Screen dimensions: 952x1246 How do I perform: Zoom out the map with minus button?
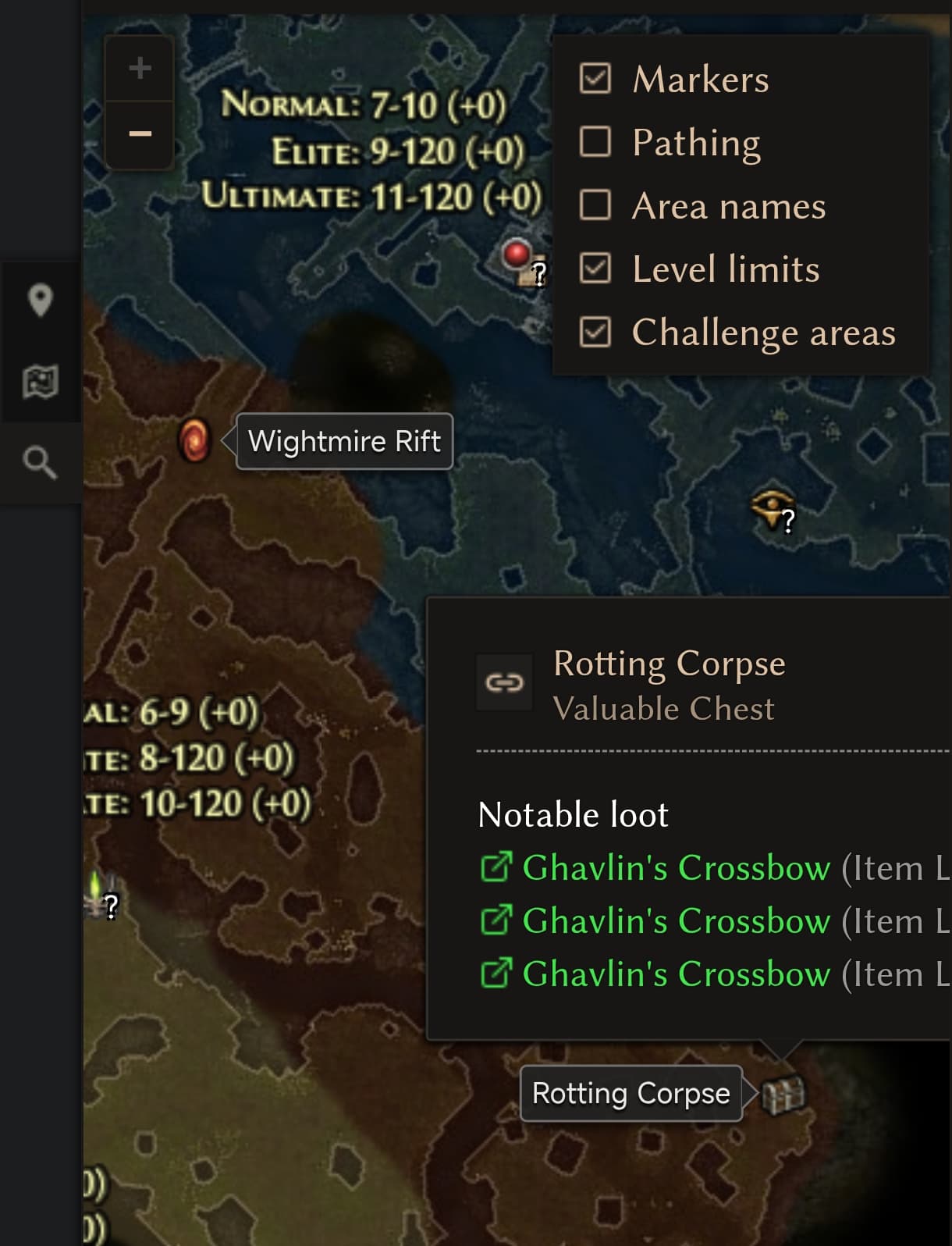[140, 134]
